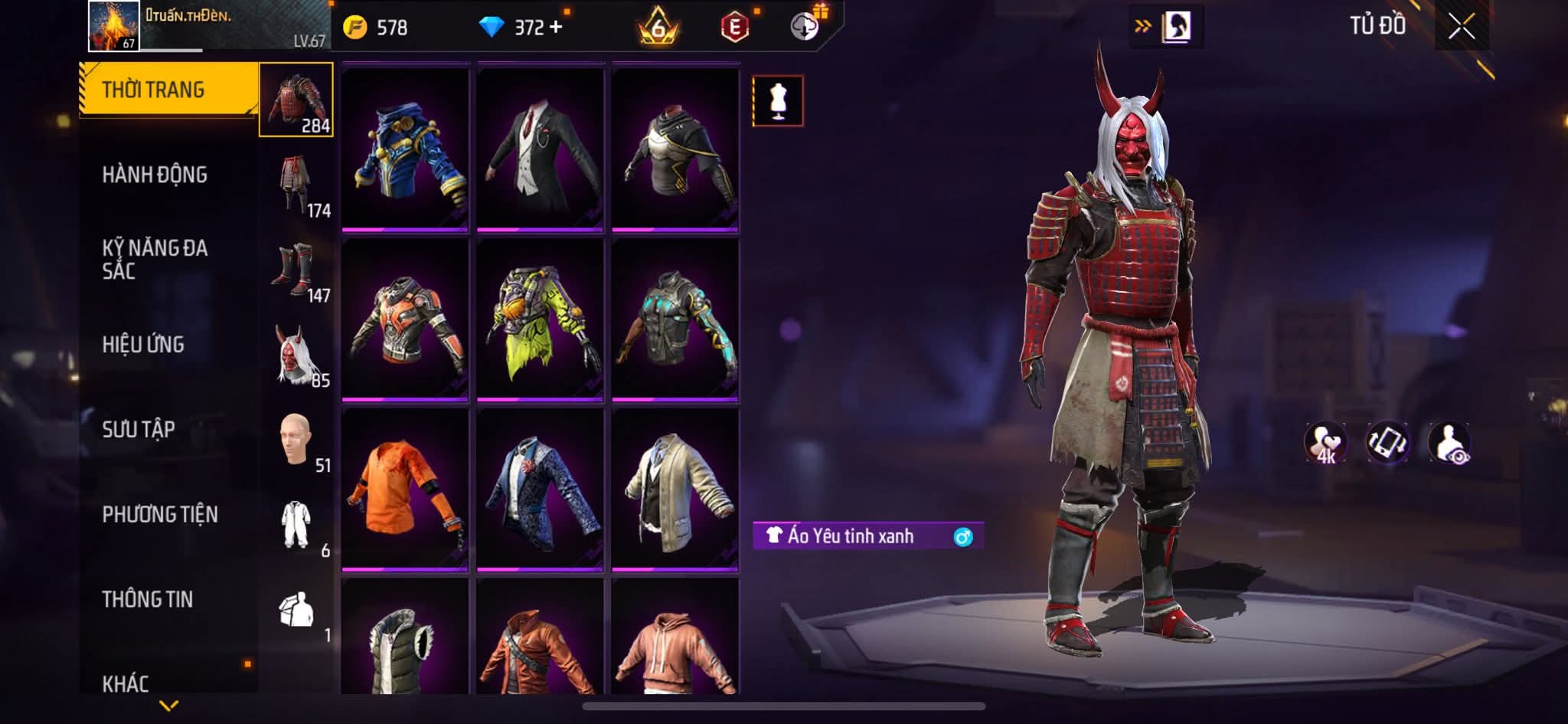1568x724 pixels.
Task: Click the mannequin outfit preset button
Action: 778,100
